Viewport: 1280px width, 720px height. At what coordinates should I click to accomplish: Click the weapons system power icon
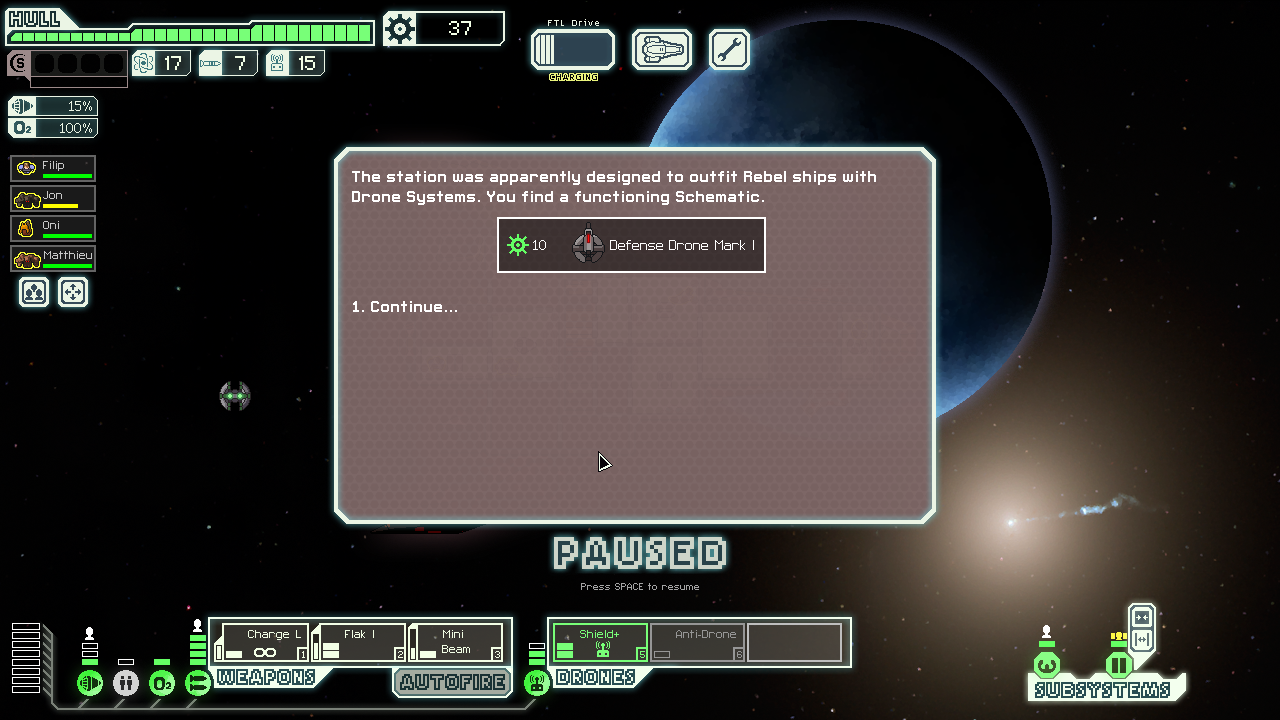click(198, 683)
